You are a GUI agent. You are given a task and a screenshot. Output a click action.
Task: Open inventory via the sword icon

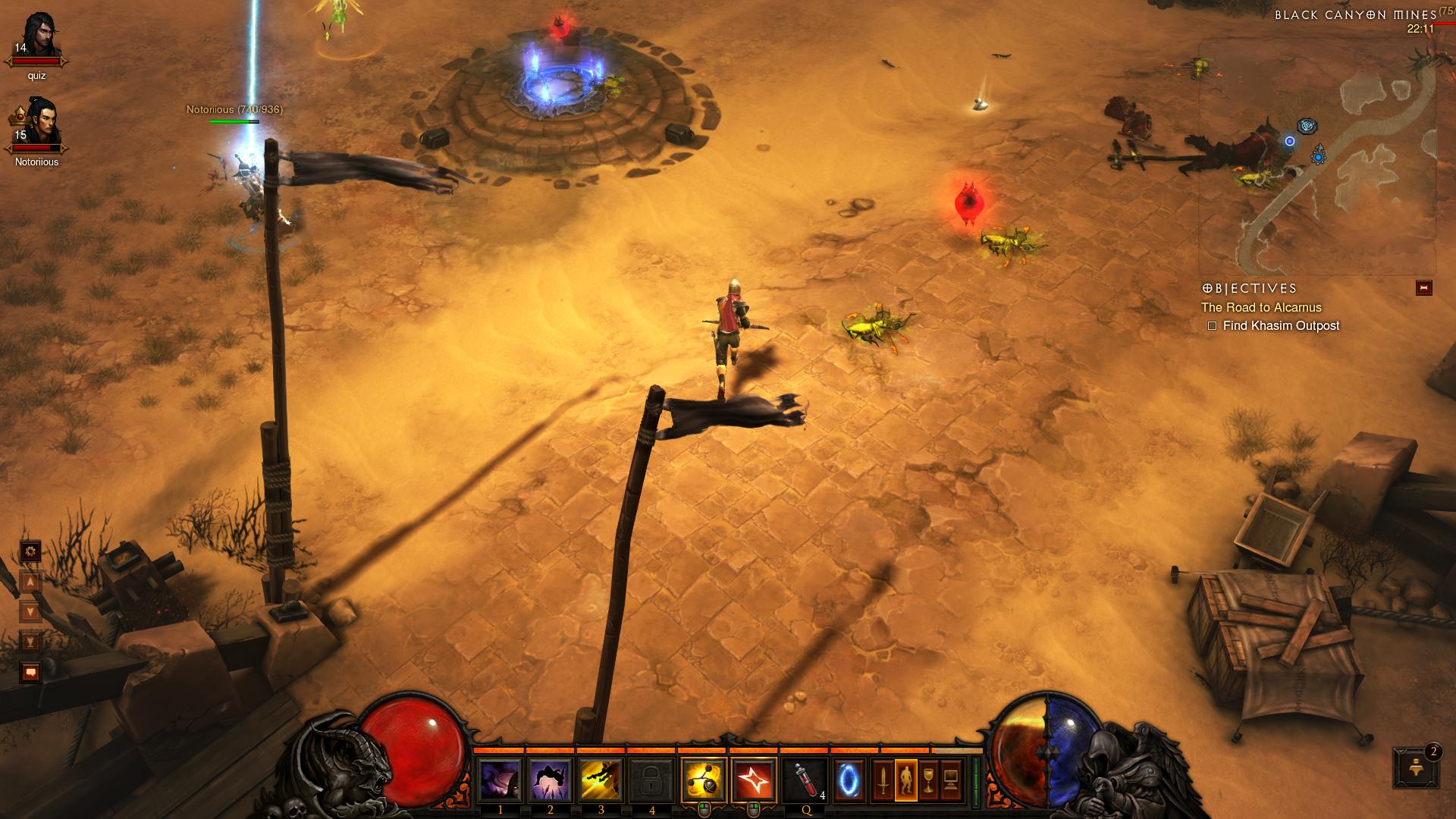(883, 780)
